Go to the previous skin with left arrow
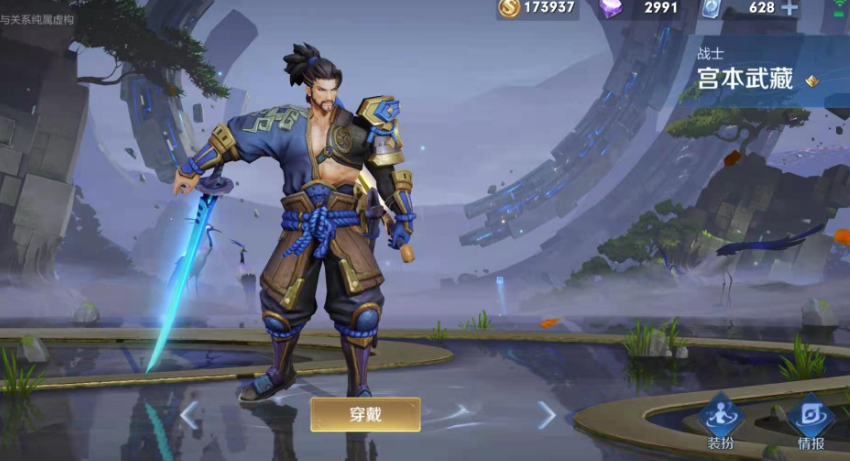850x461 pixels. (x=190, y=414)
